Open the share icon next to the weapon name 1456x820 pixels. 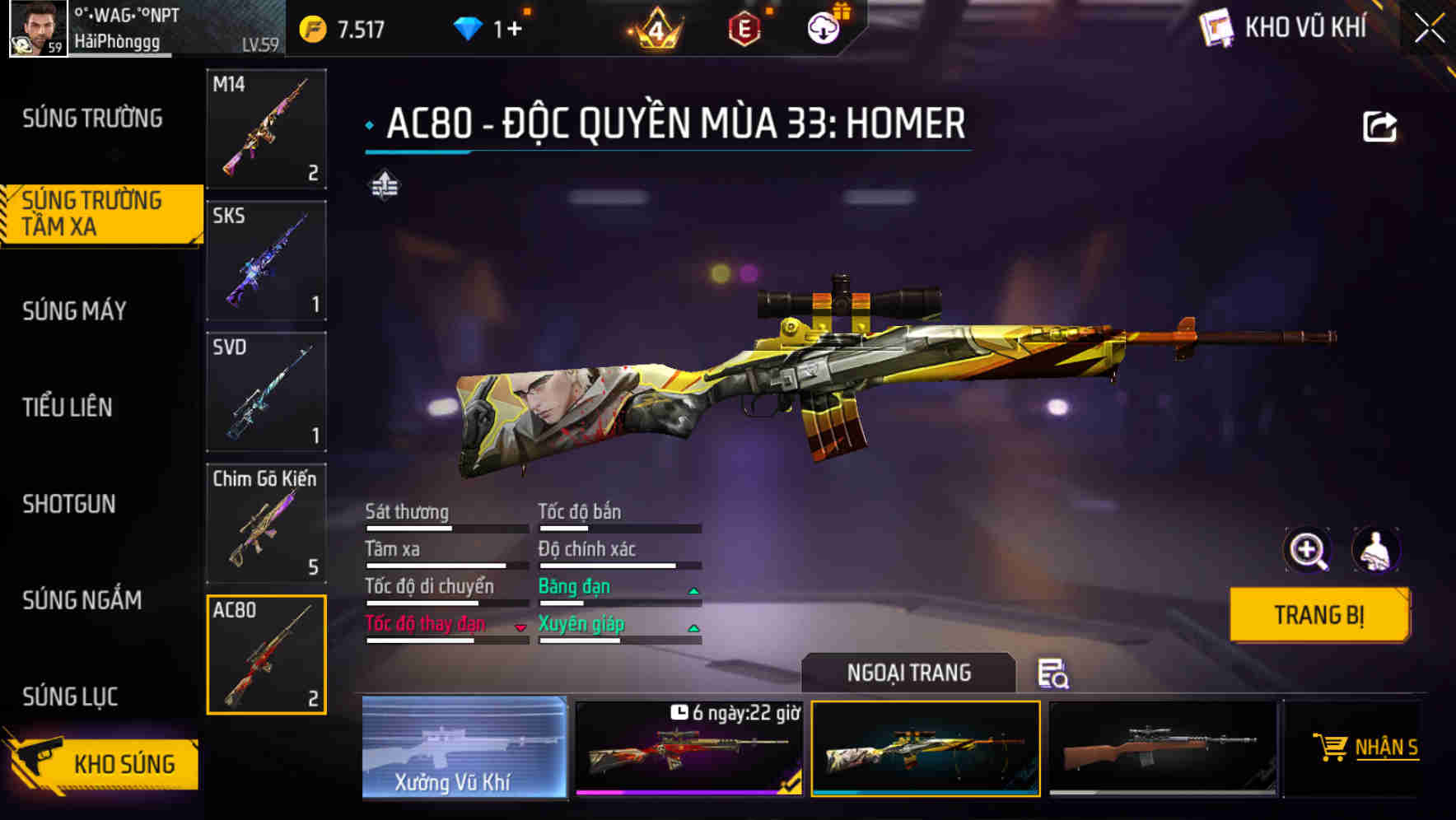1381,123
